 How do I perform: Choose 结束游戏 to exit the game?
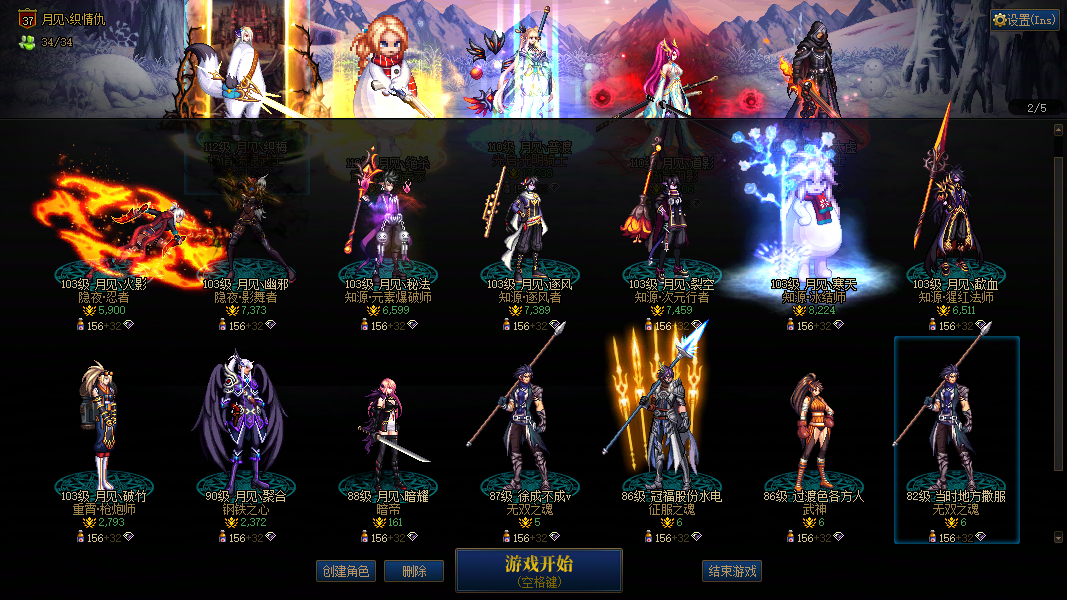[x=732, y=571]
